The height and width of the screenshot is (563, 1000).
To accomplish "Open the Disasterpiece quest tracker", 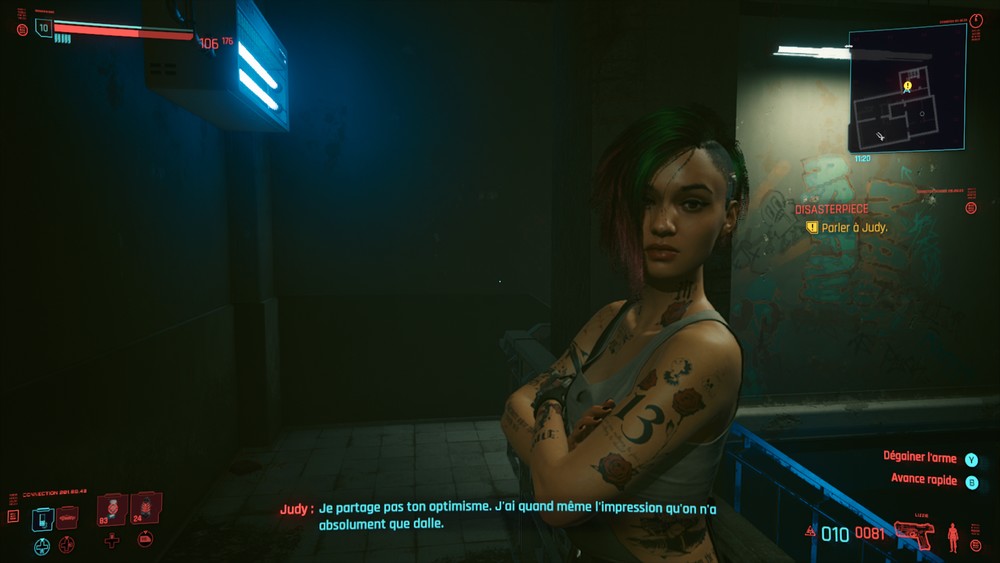I will pyautogui.click(x=831, y=209).
